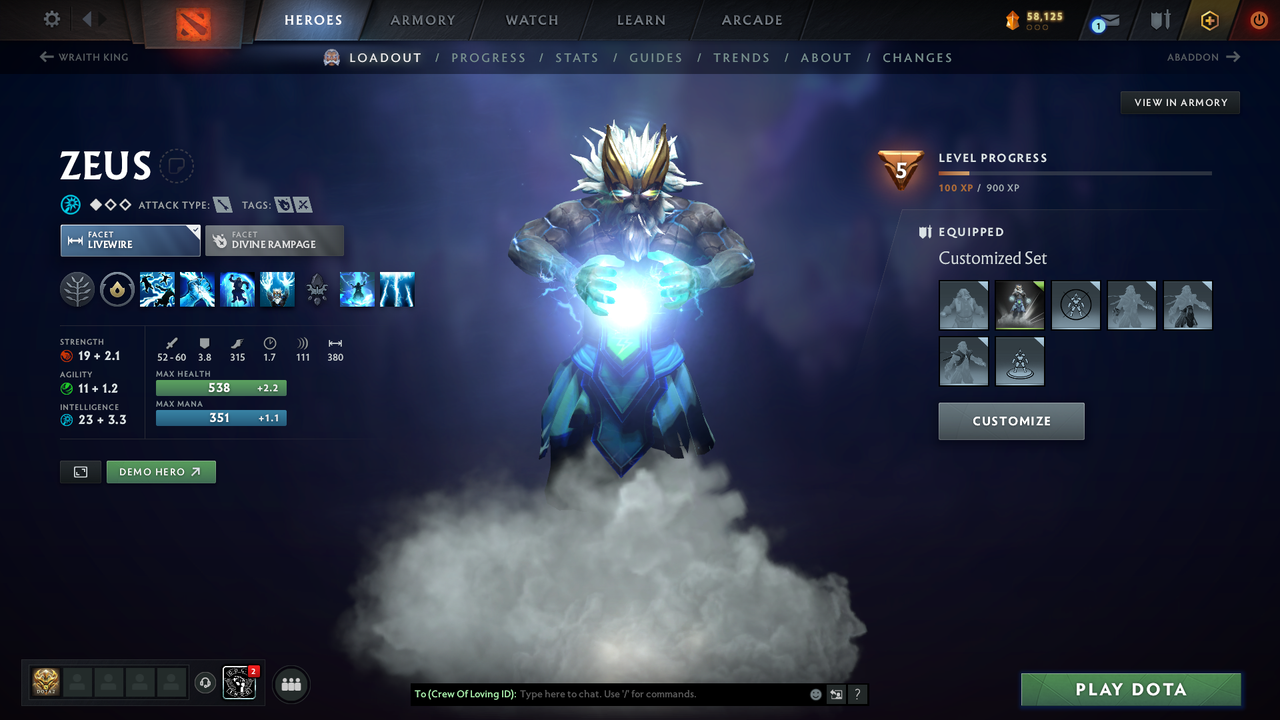Open the WATCH menu in the top navigation
Image resolution: width=1280 pixels, height=720 pixels.
tap(531, 20)
